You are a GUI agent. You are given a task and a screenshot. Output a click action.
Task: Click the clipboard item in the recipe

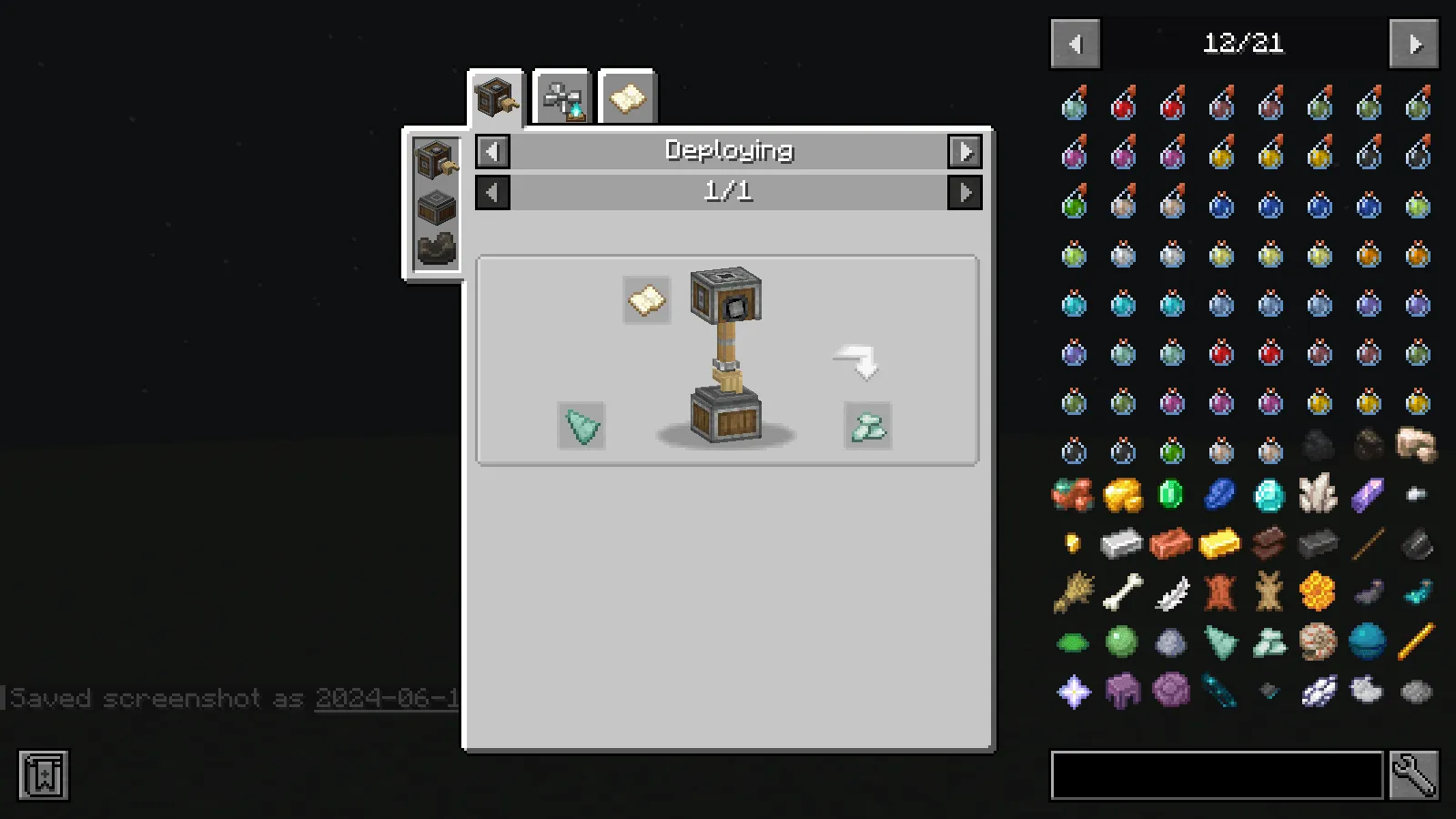[x=645, y=300]
